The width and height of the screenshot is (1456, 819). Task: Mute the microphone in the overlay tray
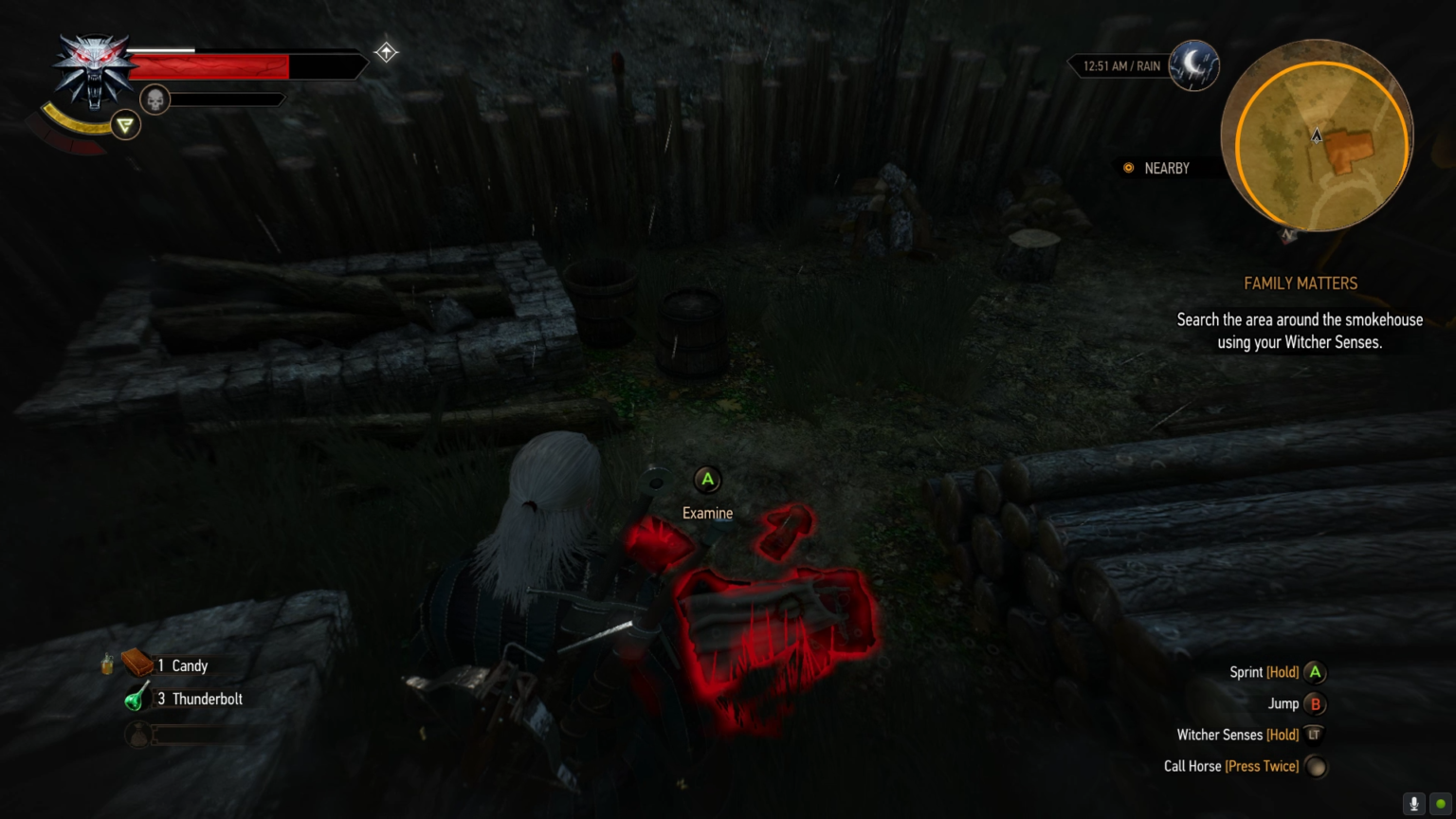[1412, 803]
